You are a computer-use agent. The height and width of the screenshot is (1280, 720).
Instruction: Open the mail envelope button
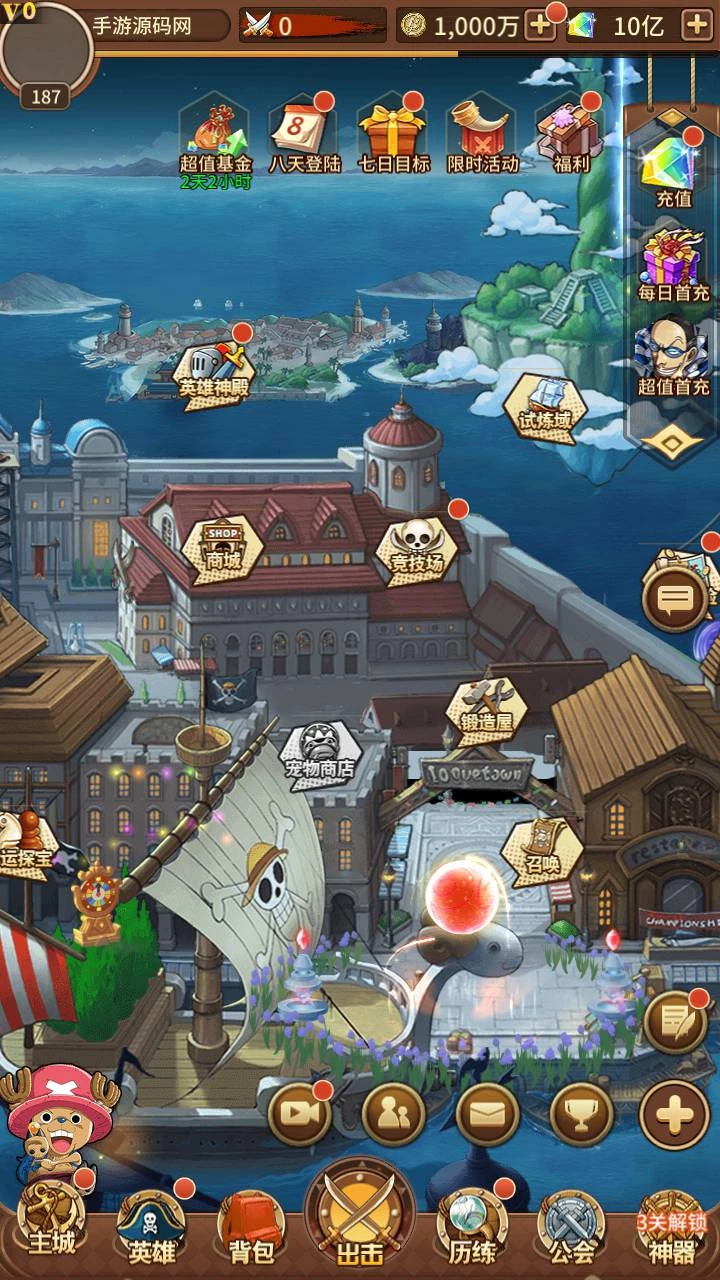487,1113
